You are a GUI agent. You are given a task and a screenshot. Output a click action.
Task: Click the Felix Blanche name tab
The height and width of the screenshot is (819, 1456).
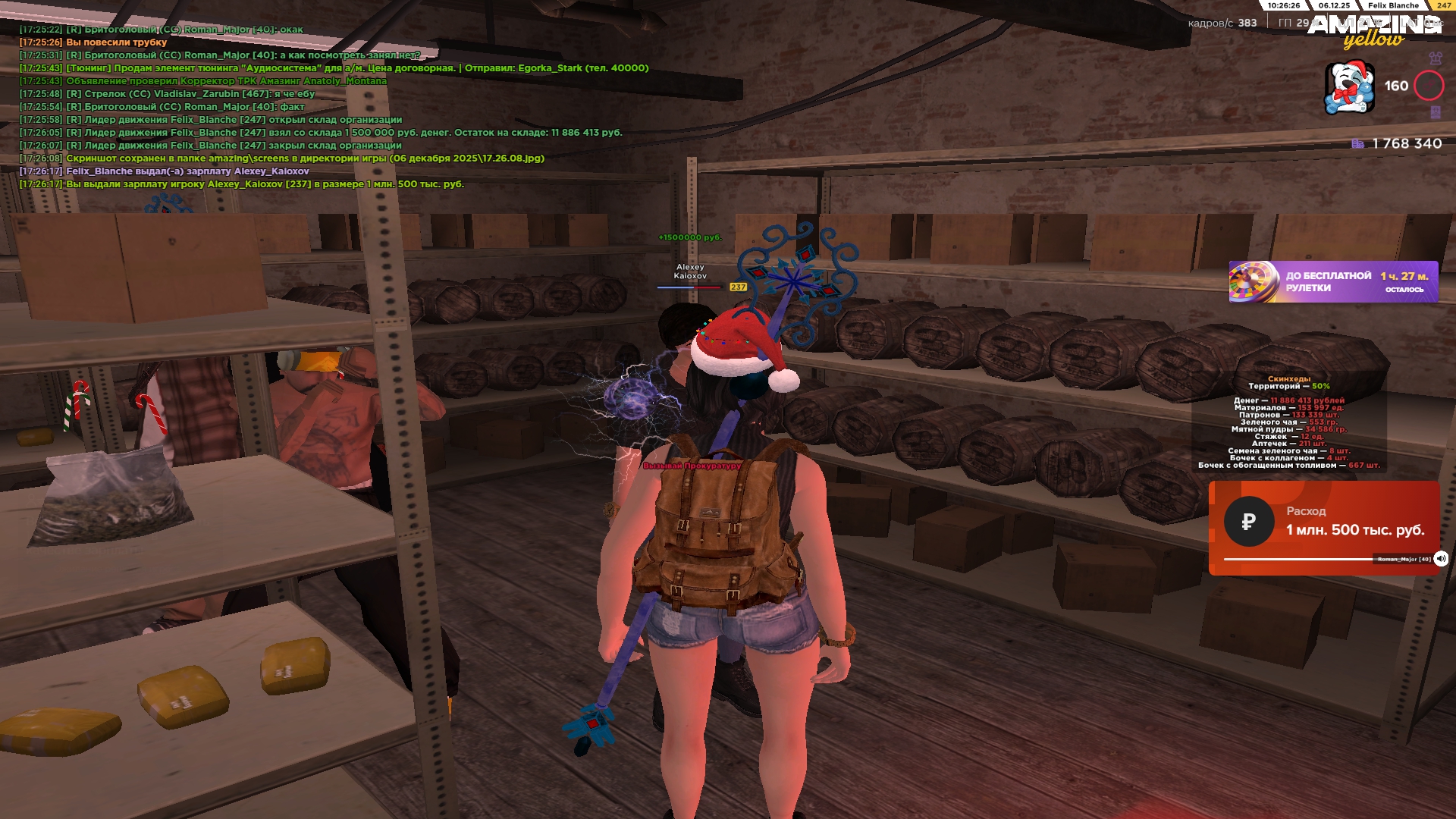(x=1393, y=5)
